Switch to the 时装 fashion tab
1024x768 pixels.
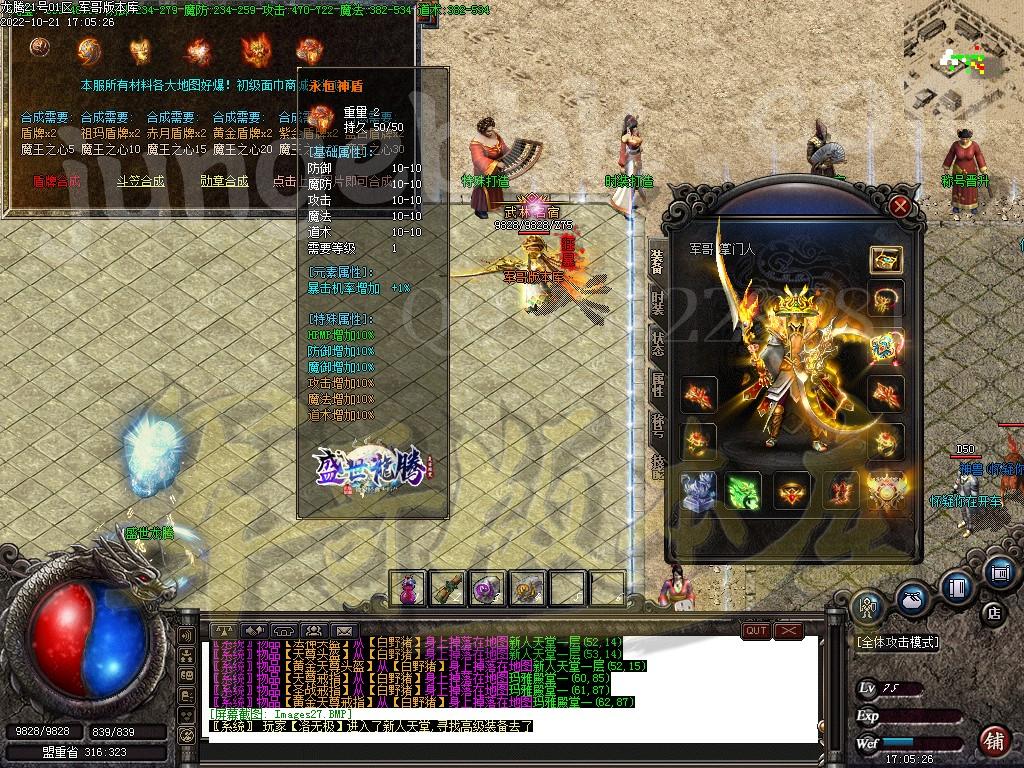(657, 303)
